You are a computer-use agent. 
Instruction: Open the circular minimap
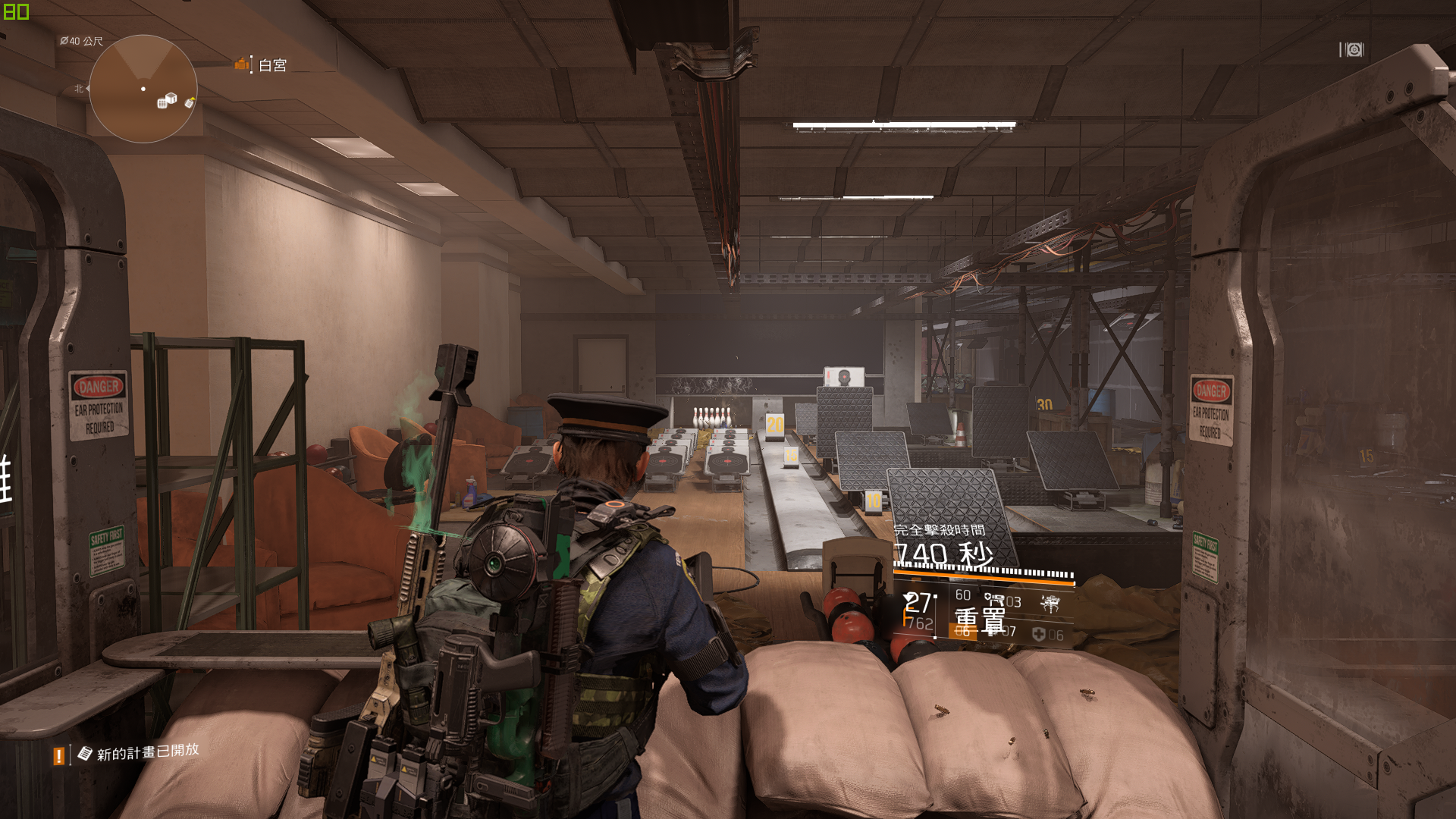click(x=143, y=89)
